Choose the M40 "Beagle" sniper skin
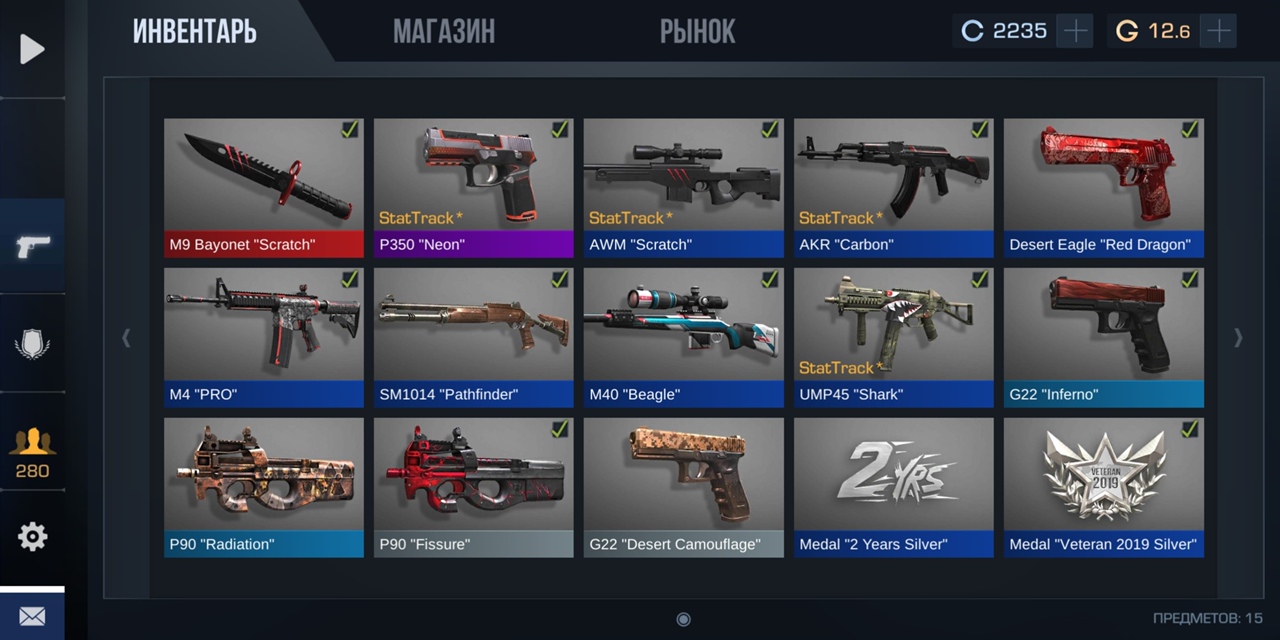 (x=684, y=337)
